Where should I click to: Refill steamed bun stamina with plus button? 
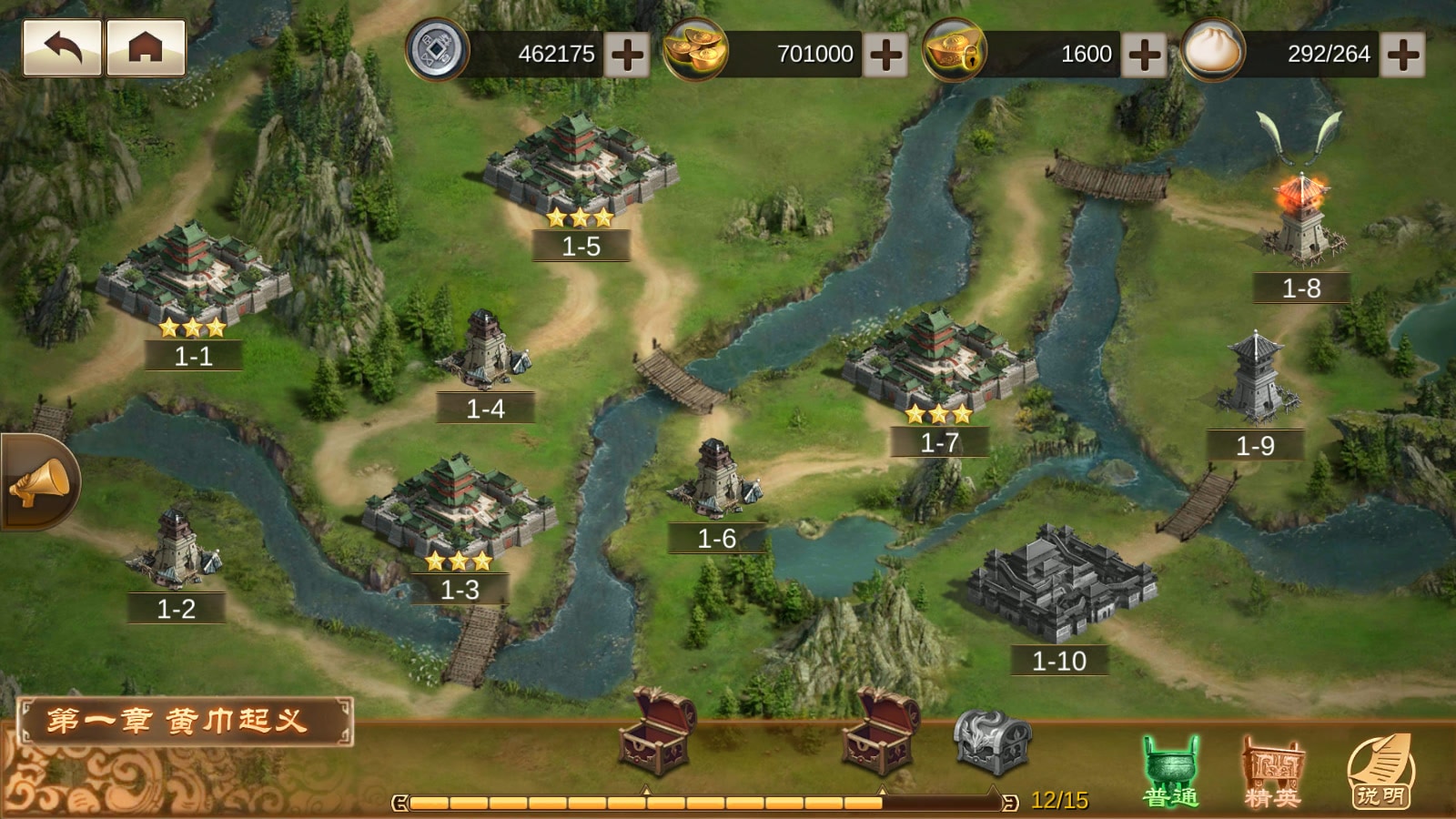[1402, 54]
